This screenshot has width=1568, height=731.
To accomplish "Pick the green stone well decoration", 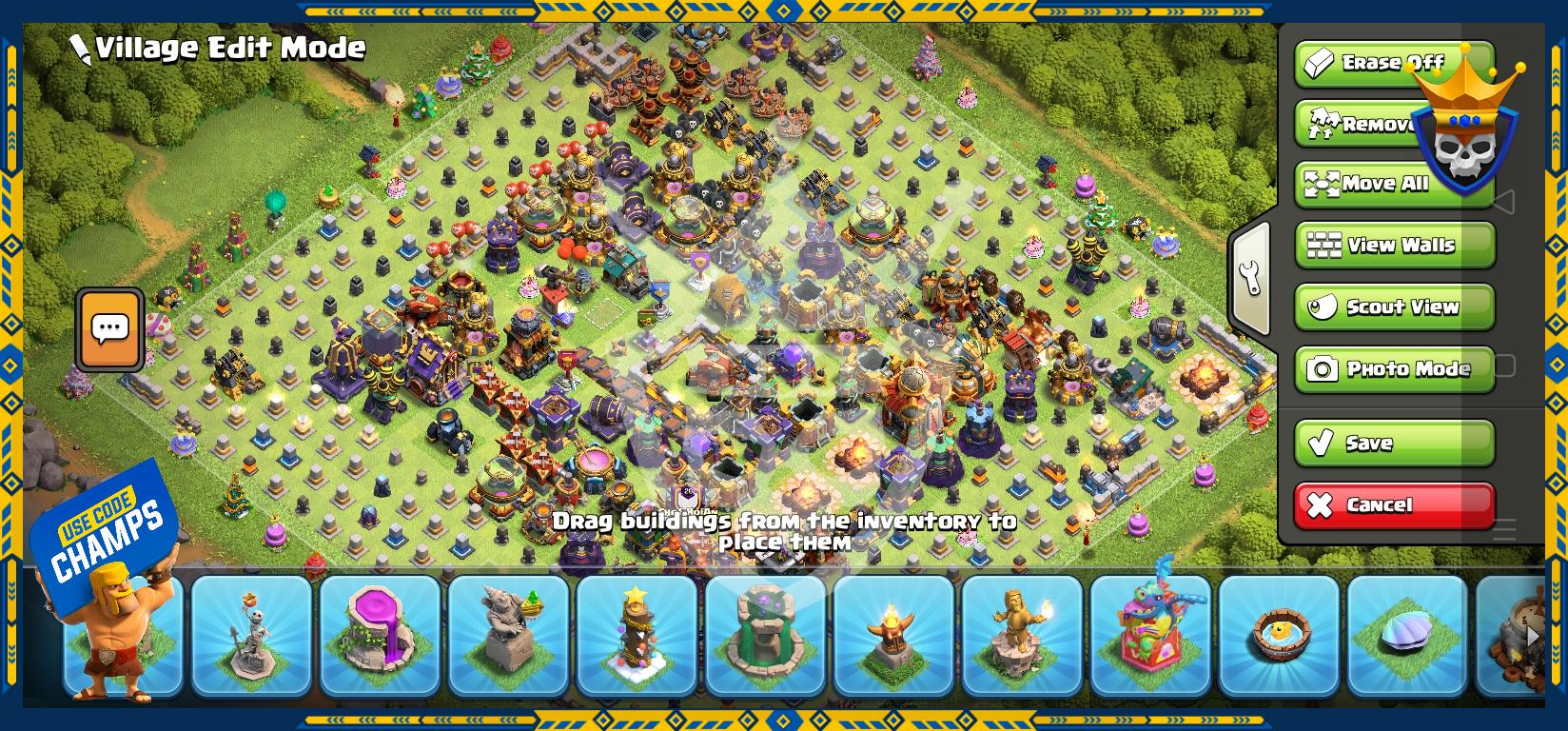I will (766, 635).
